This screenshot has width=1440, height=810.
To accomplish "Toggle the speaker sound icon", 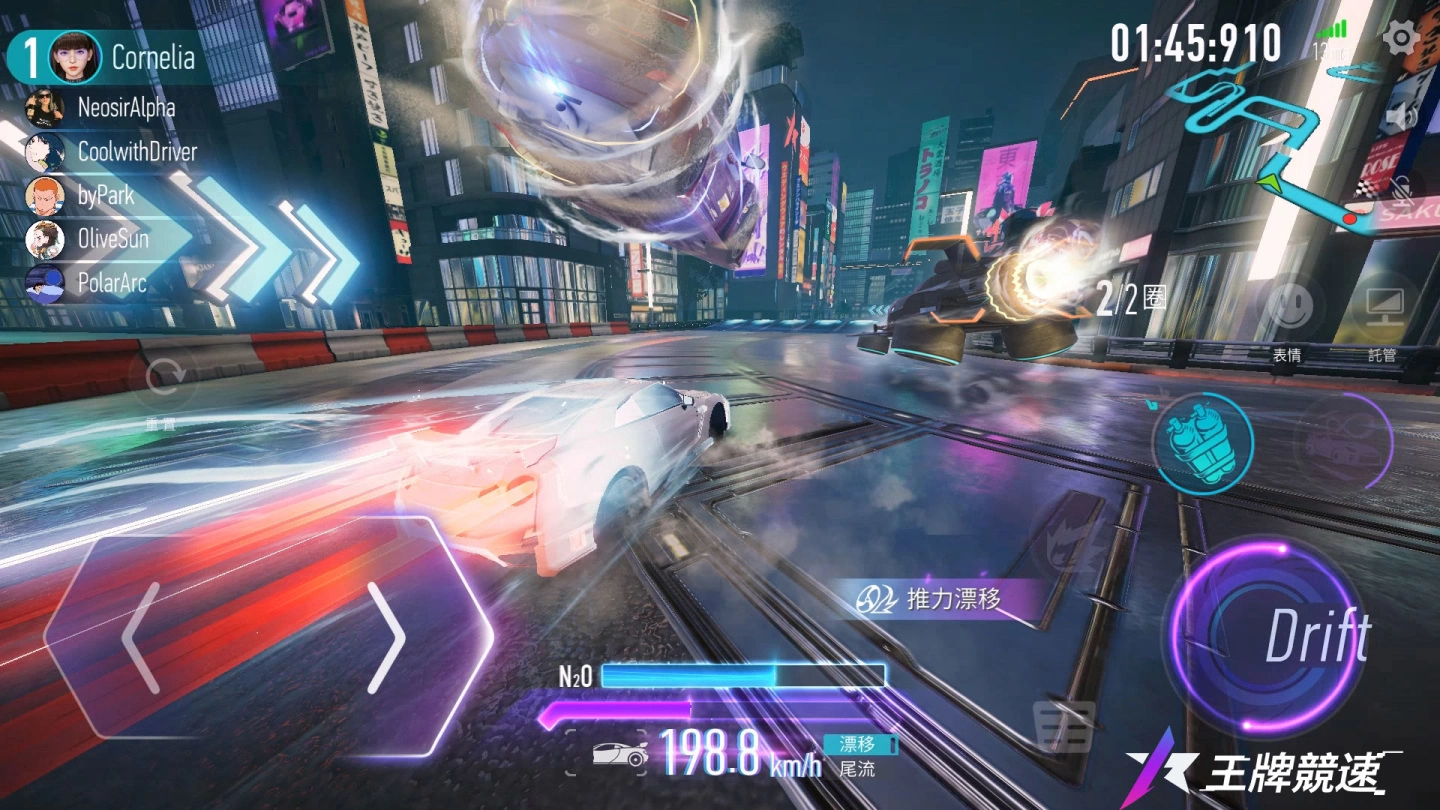I will point(1402,118).
